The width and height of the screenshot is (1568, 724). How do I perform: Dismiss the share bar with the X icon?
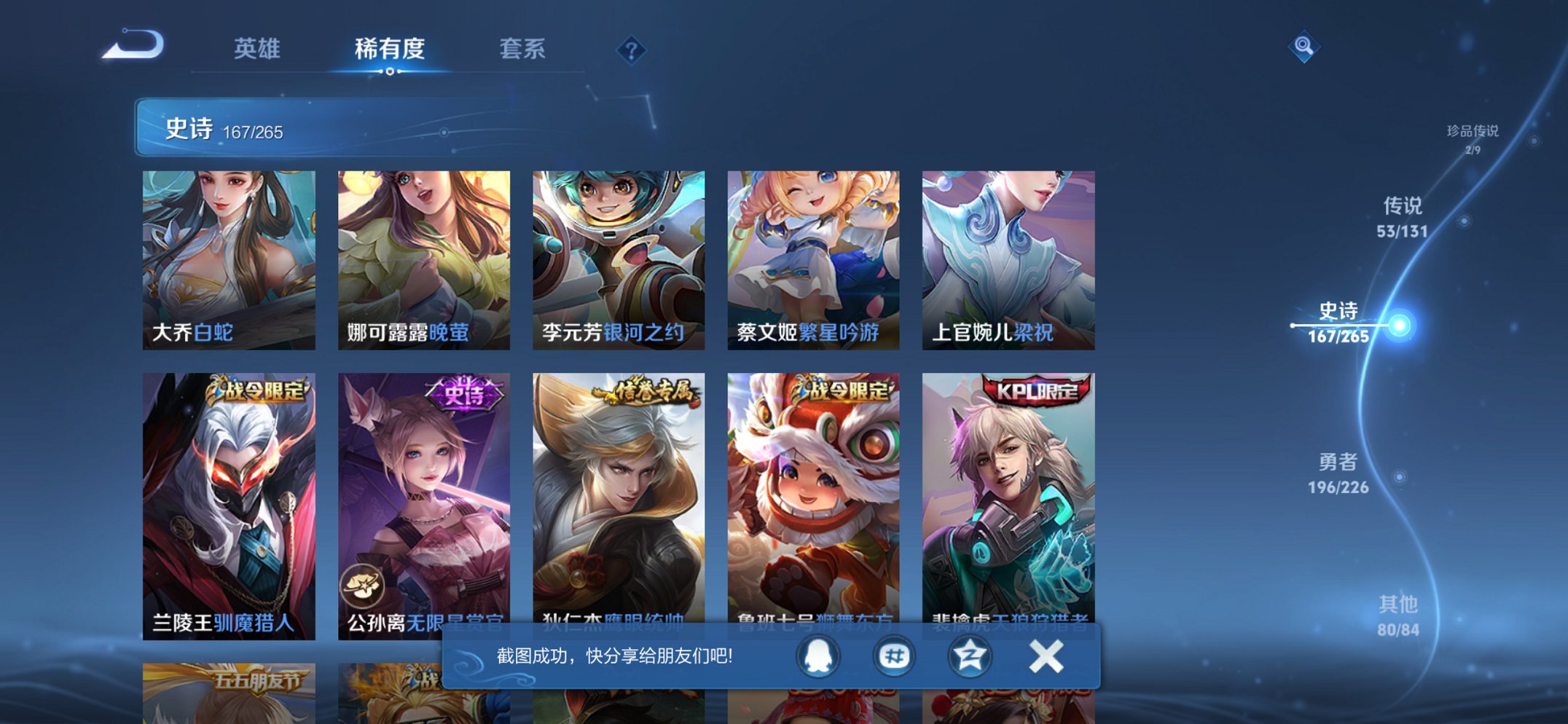[x=1045, y=656]
